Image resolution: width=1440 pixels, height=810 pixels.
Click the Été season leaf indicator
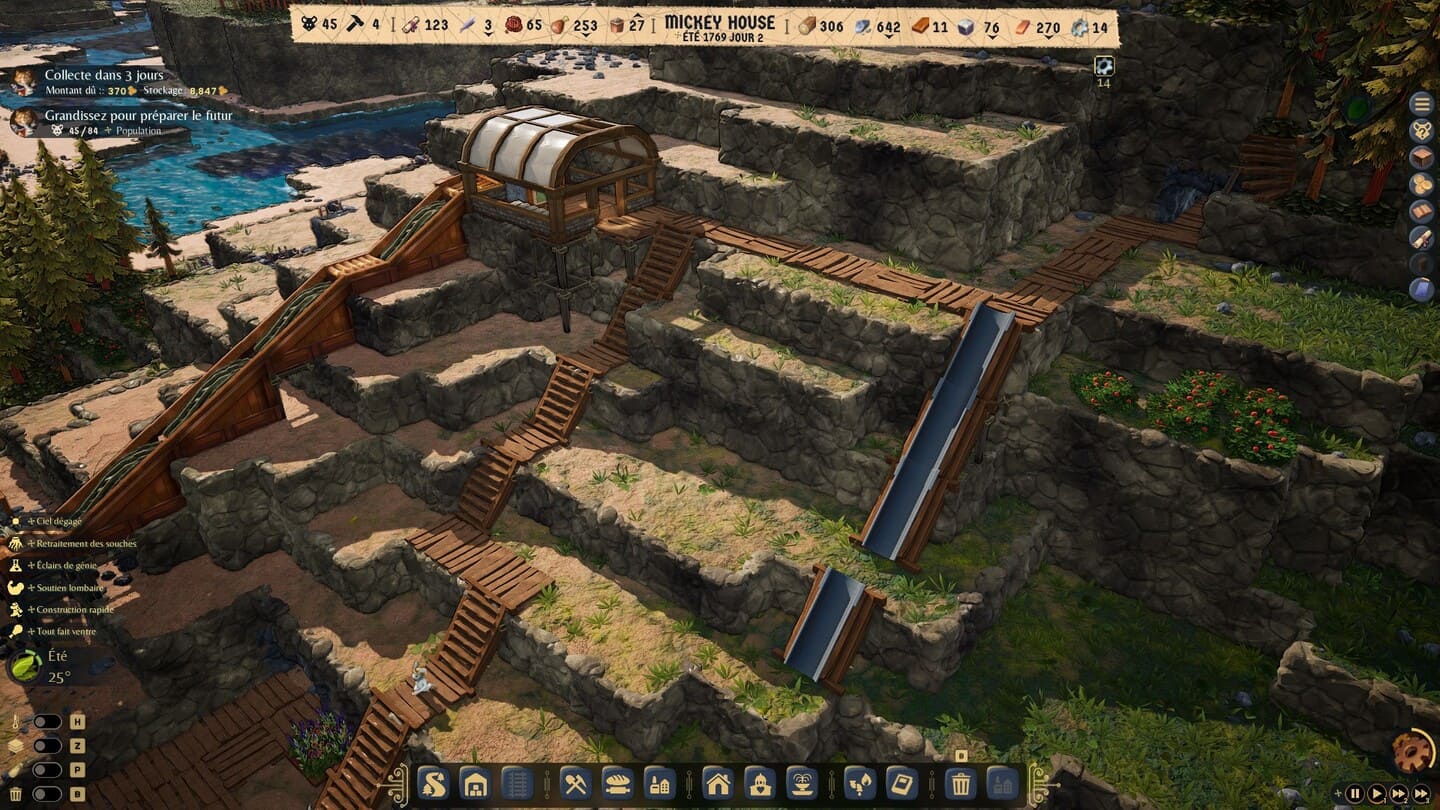click(x=25, y=664)
